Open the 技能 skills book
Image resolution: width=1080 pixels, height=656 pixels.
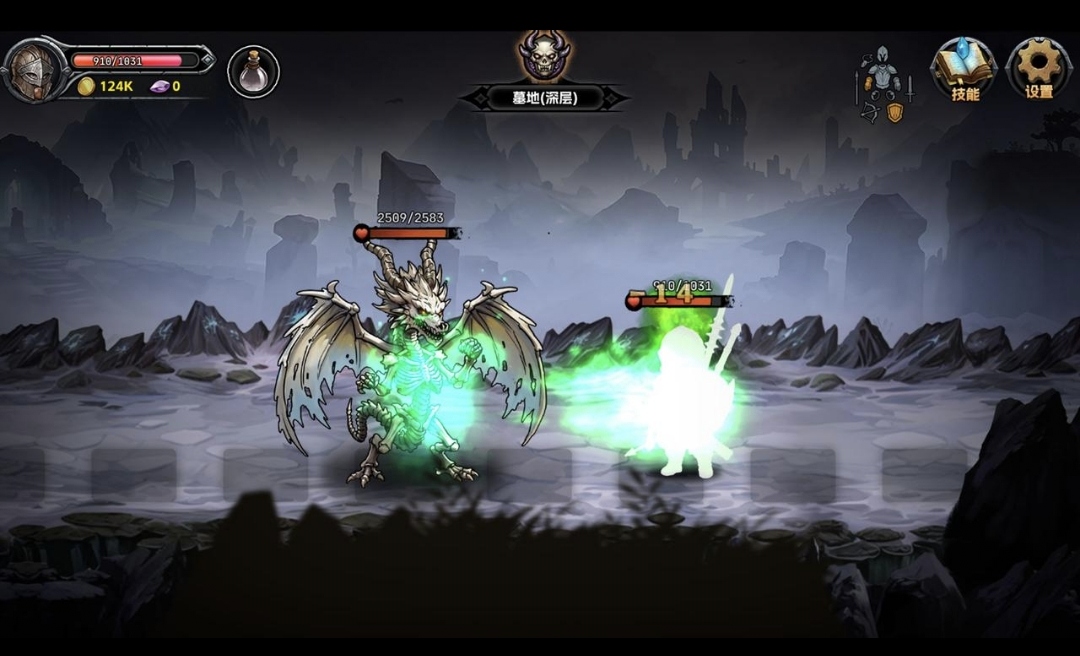(x=964, y=70)
